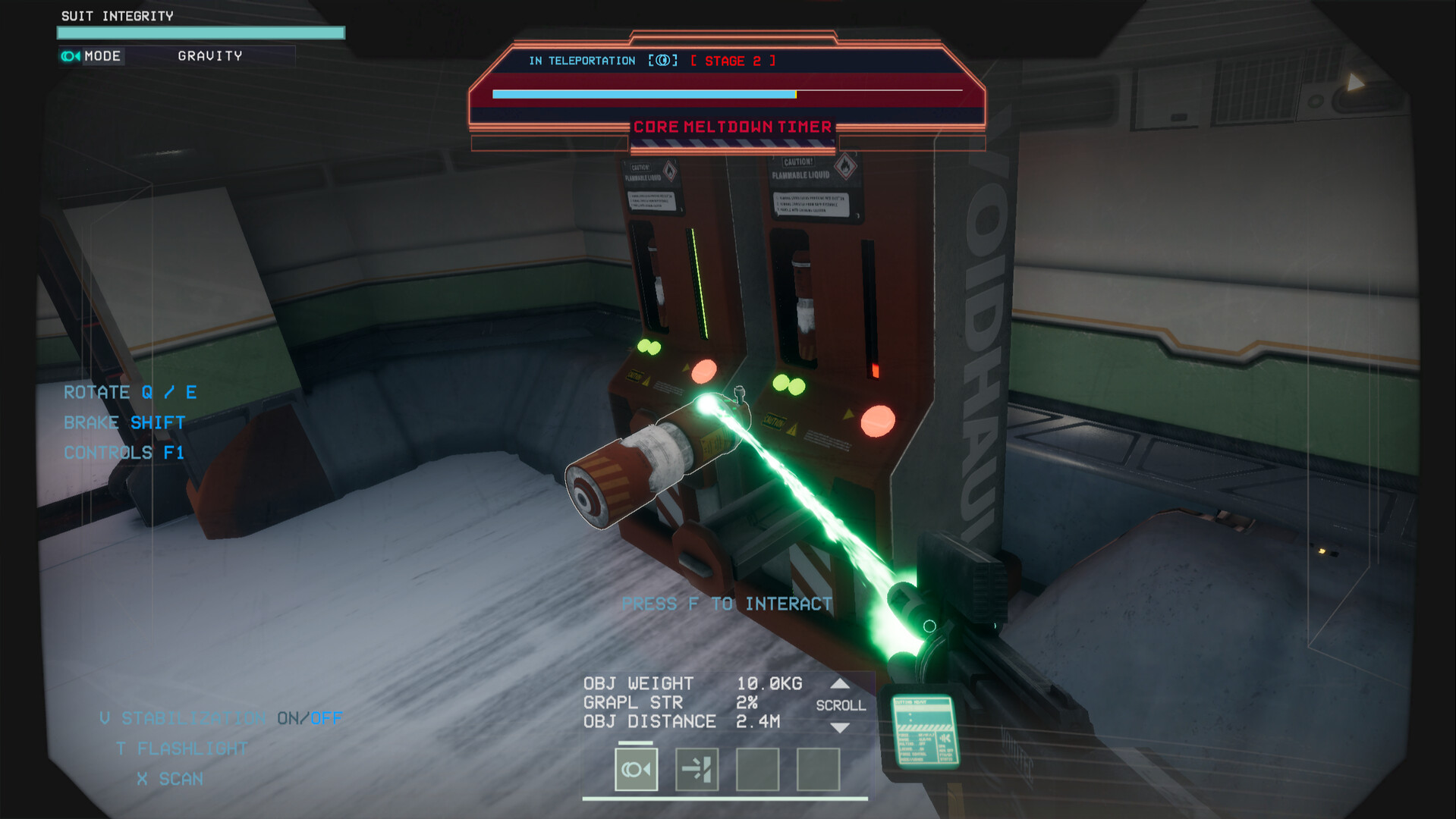This screenshot has width=1456, height=819.
Task: Toggle V STABILIZATION to OFF
Action: pos(328,717)
